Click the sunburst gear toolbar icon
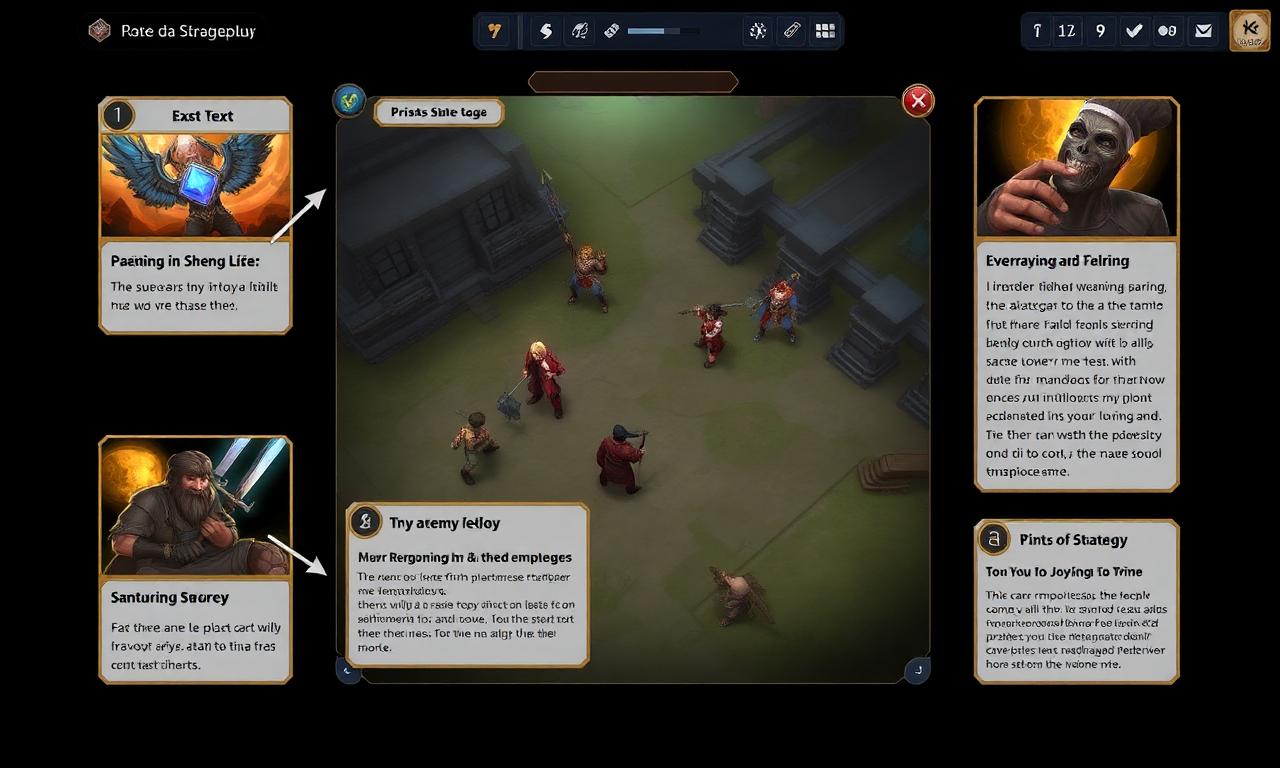This screenshot has height=768, width=1280. (x=758, y=31)
